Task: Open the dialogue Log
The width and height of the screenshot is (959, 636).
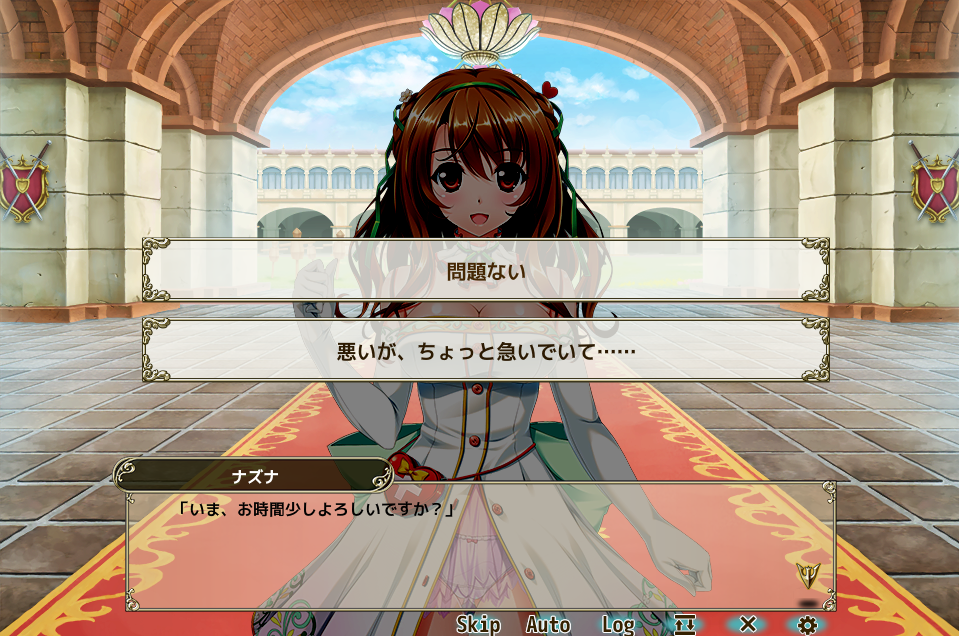Action: (618, 624)
